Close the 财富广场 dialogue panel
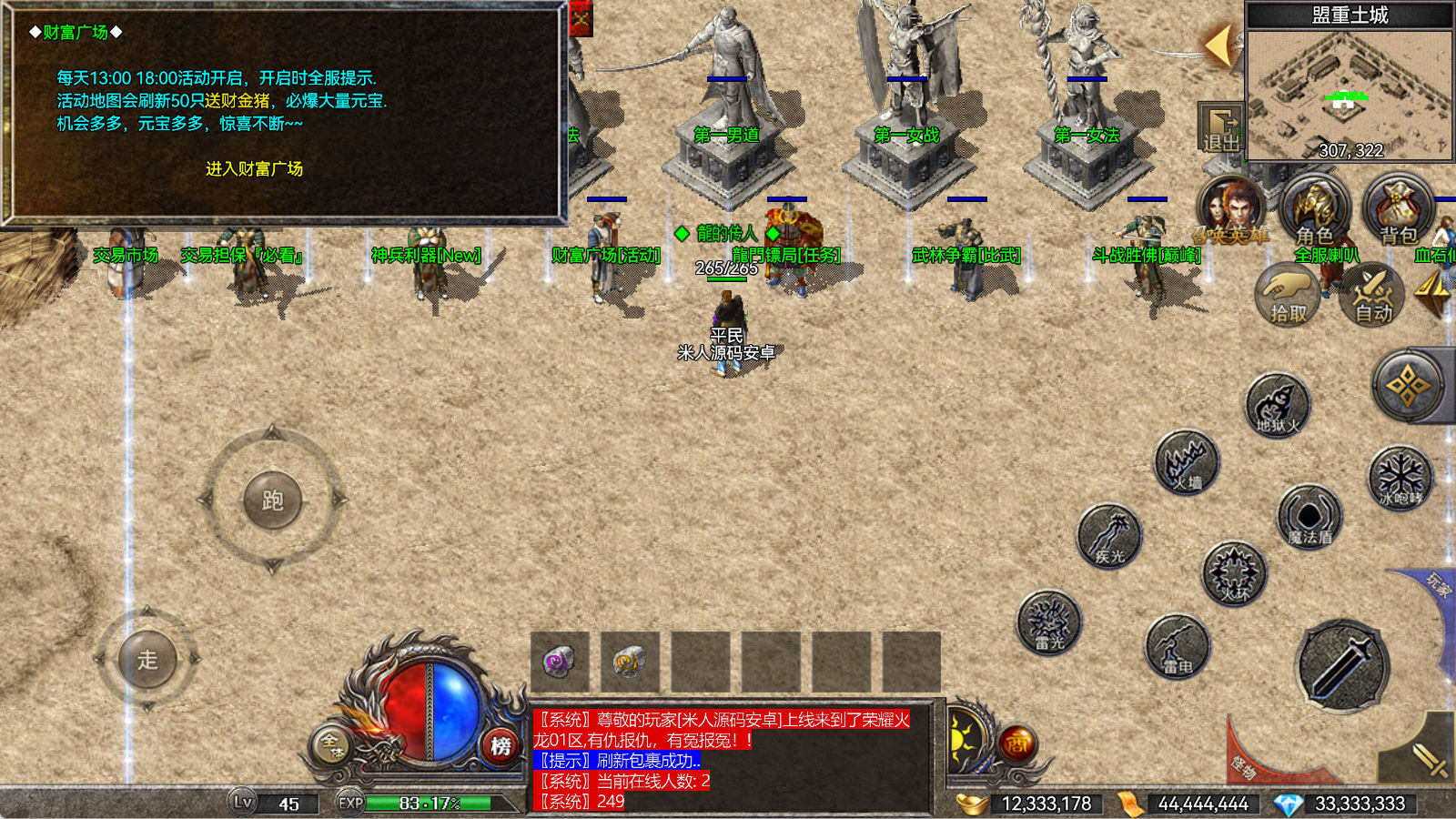The height and width of the screenshot is (819, 1456). point(581,17)
